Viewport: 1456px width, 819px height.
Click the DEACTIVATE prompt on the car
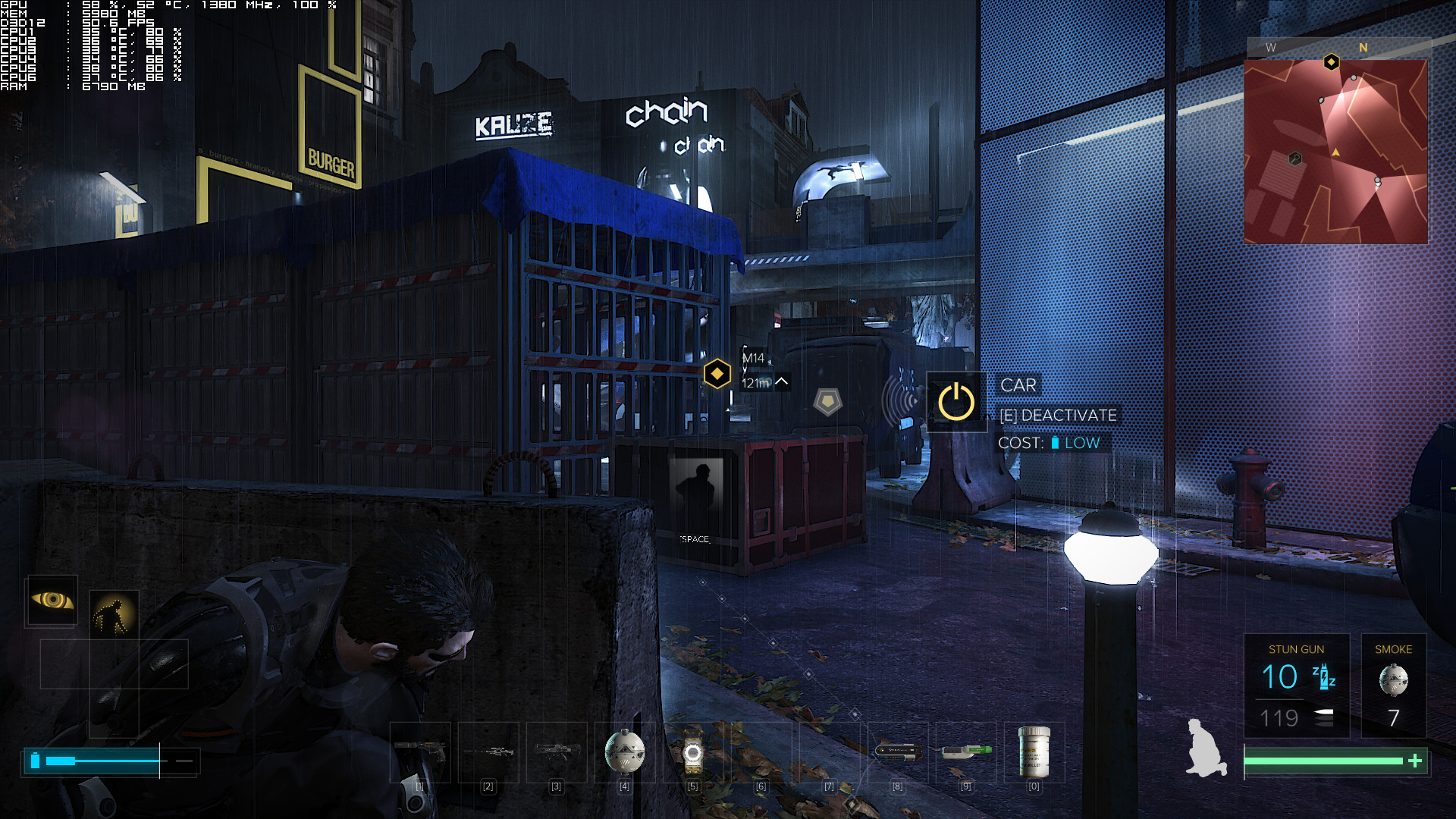pyautogui.click(x=1057, y=415)
